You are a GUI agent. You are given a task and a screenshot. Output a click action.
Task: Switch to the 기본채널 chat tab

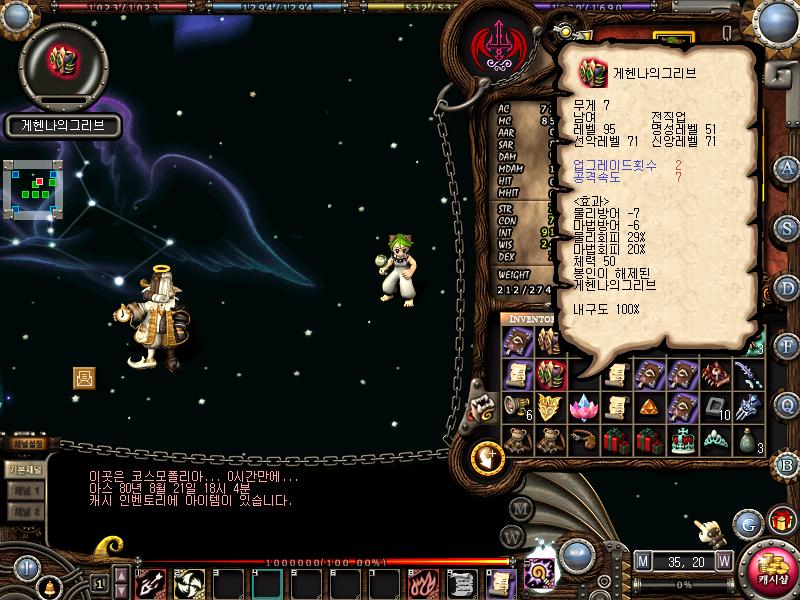pyautogui.click(x=24, y=468)
